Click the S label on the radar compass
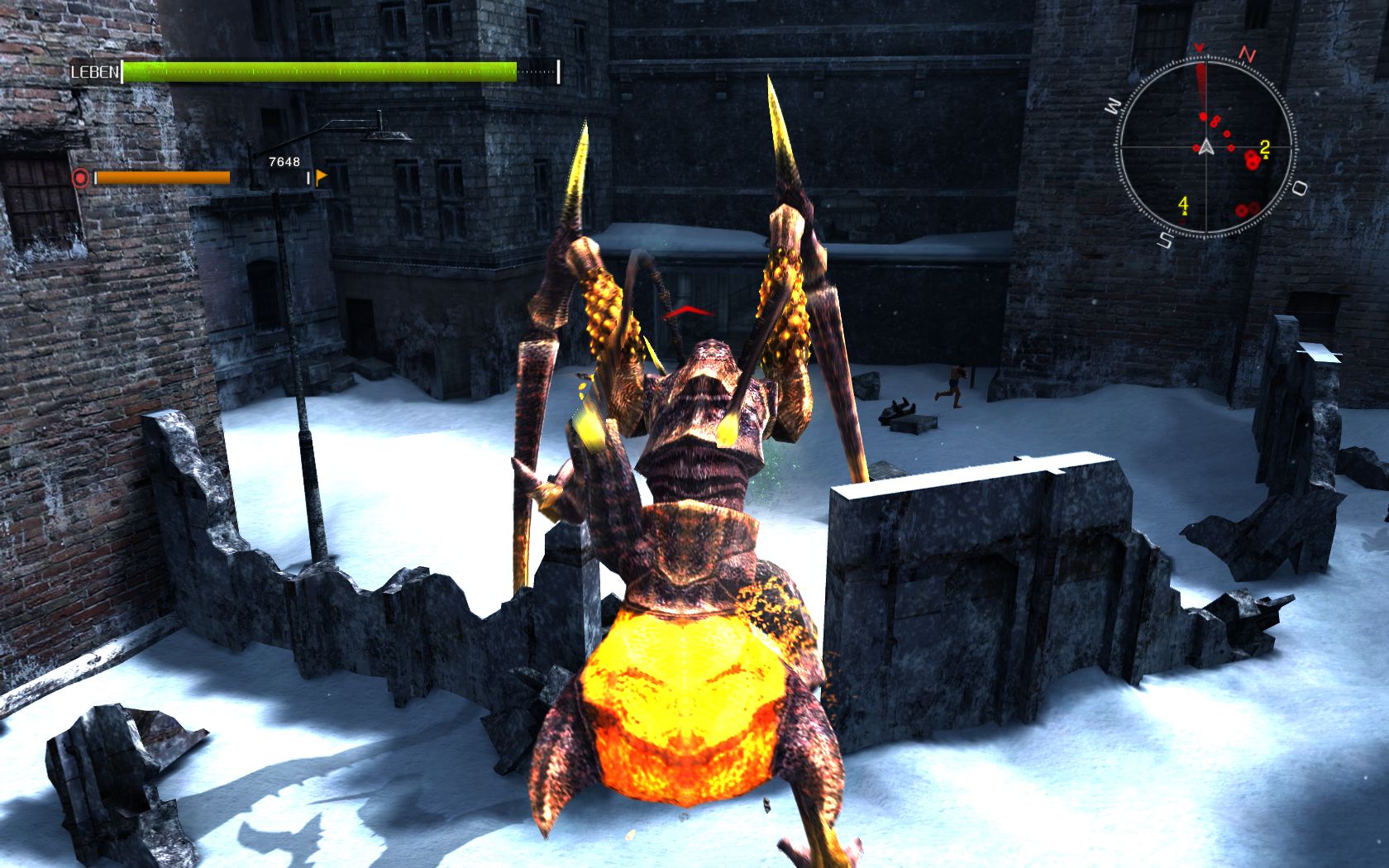 (x=1166, y=238)
